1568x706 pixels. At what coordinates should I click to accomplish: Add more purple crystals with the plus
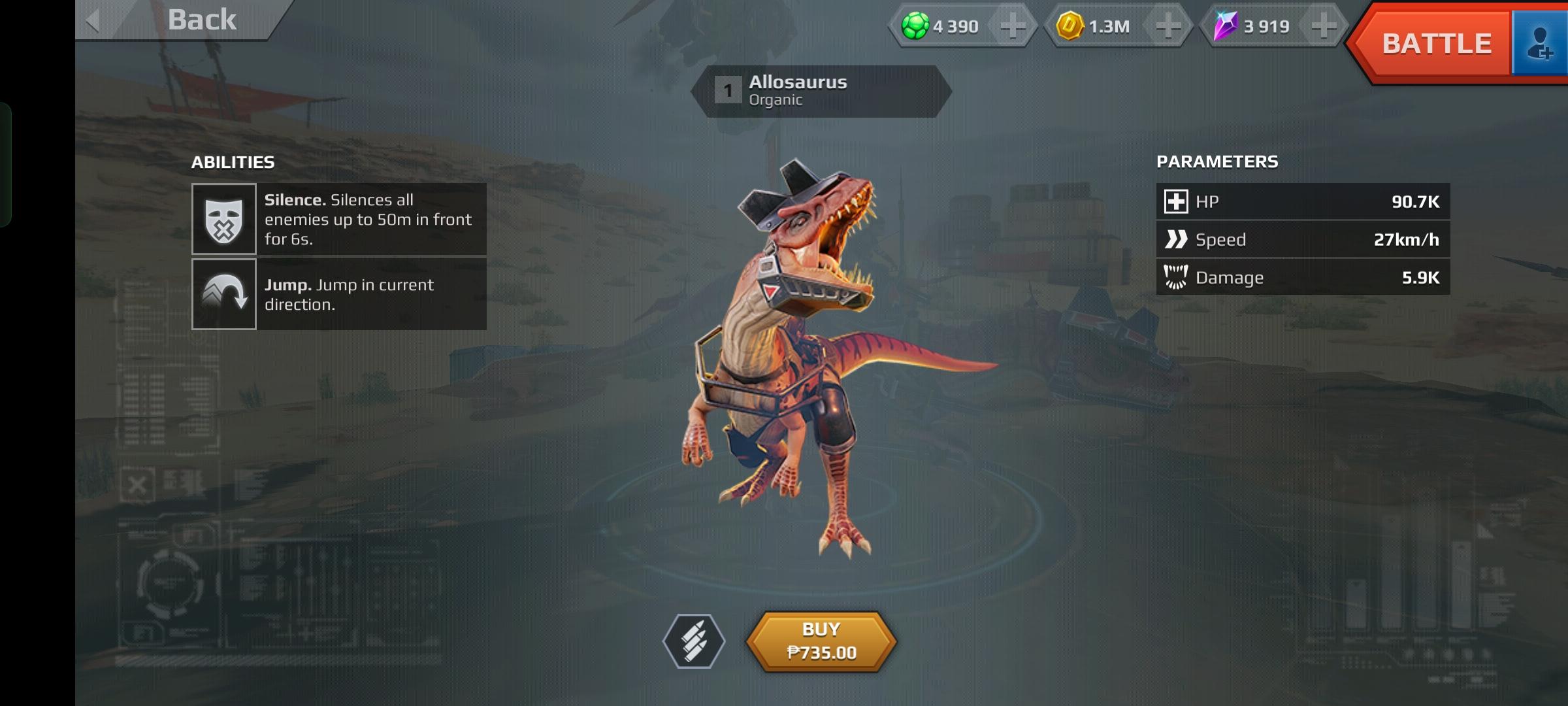[x=1324, y=26]
